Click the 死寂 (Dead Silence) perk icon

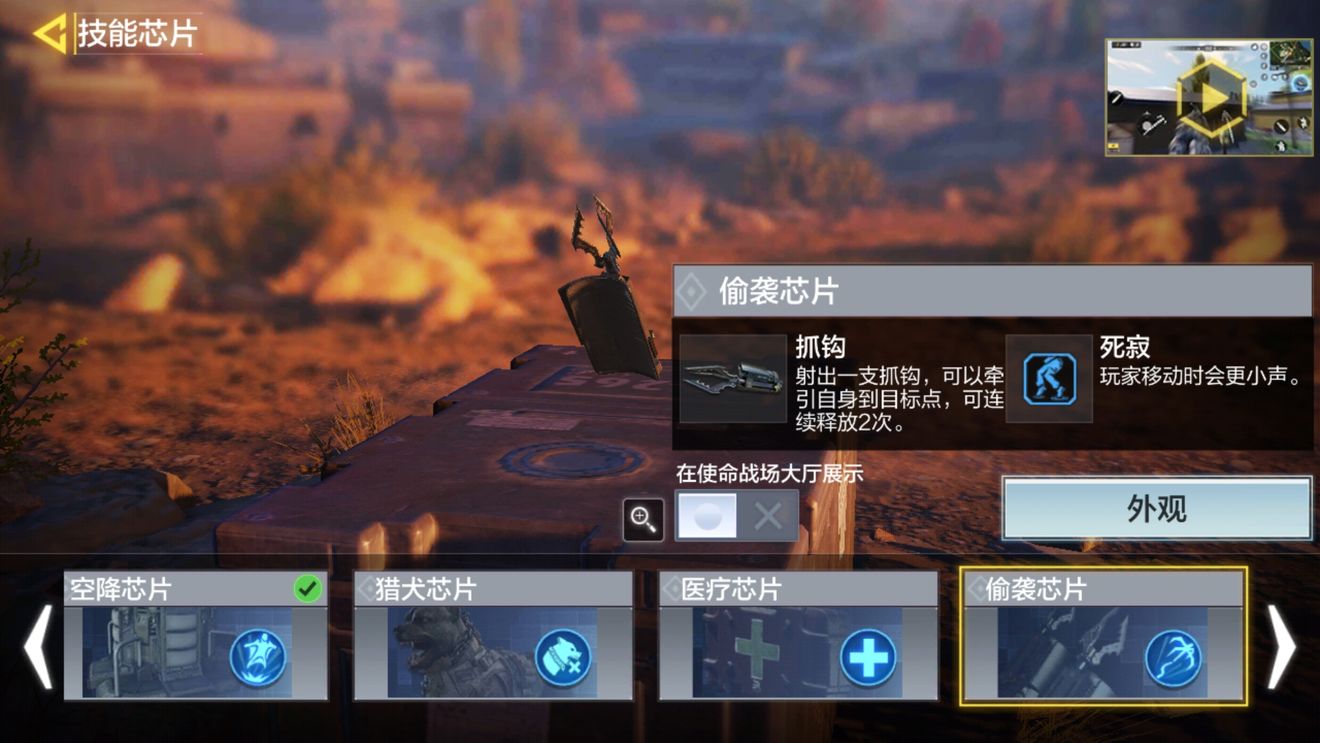point(1048,381)
